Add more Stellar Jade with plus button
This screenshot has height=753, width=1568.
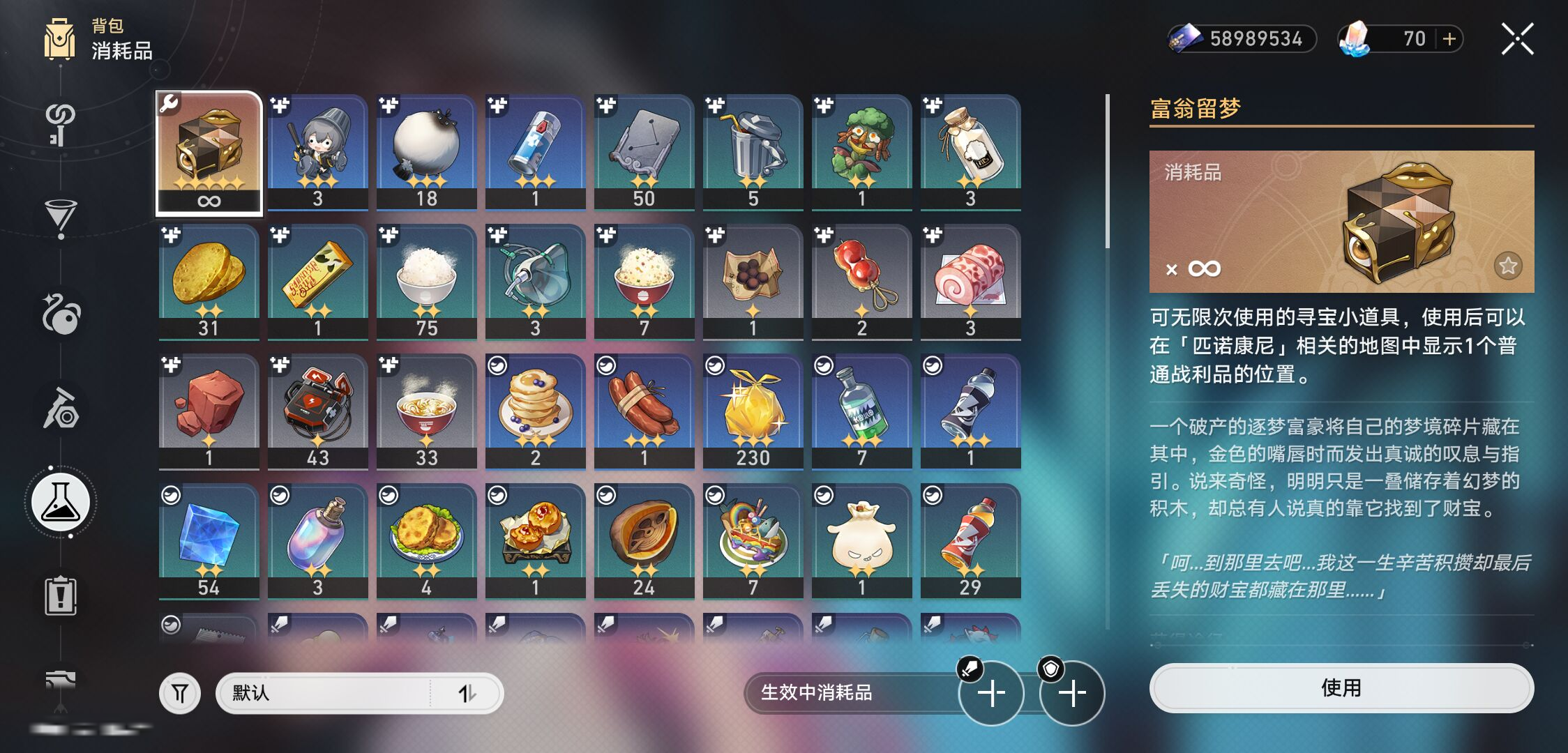click(x=1449, y=39)
